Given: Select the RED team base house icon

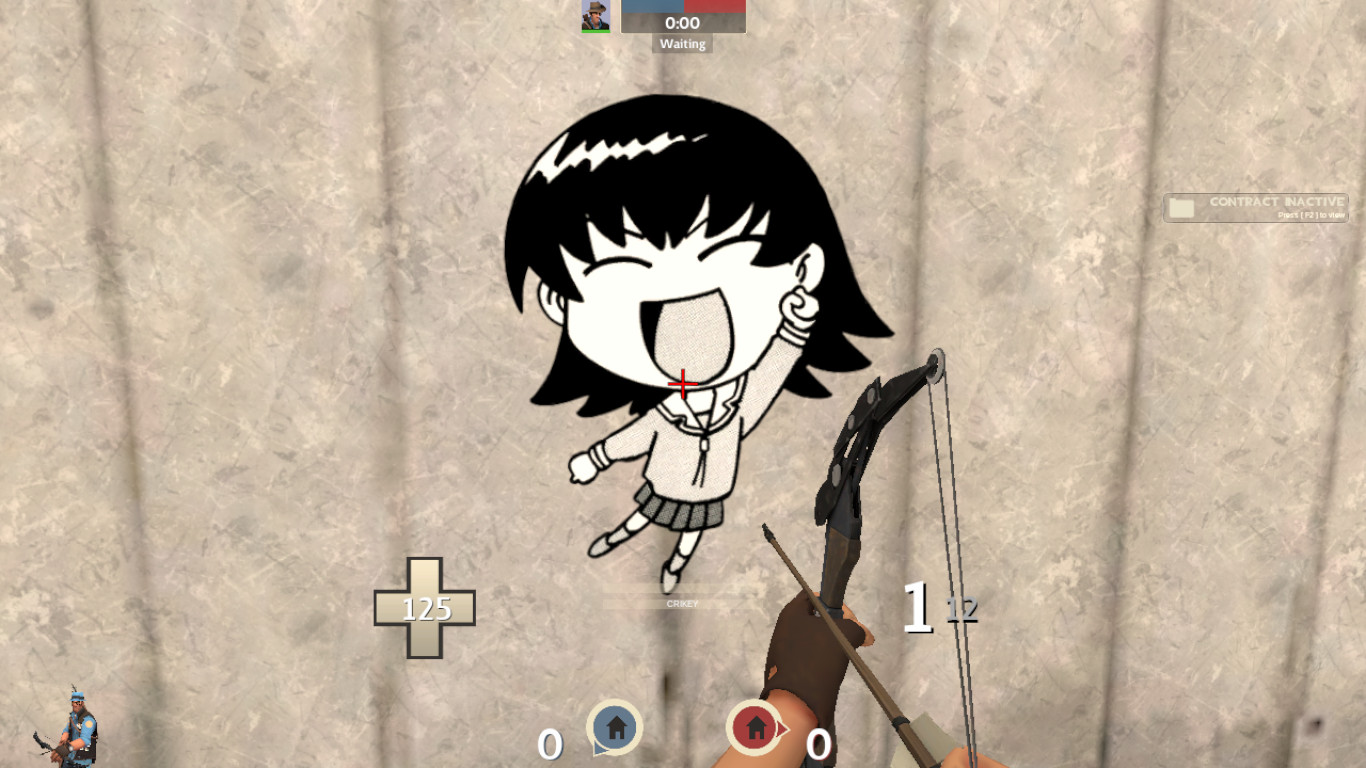Looking at the screenshot, I should click(756, 726).
